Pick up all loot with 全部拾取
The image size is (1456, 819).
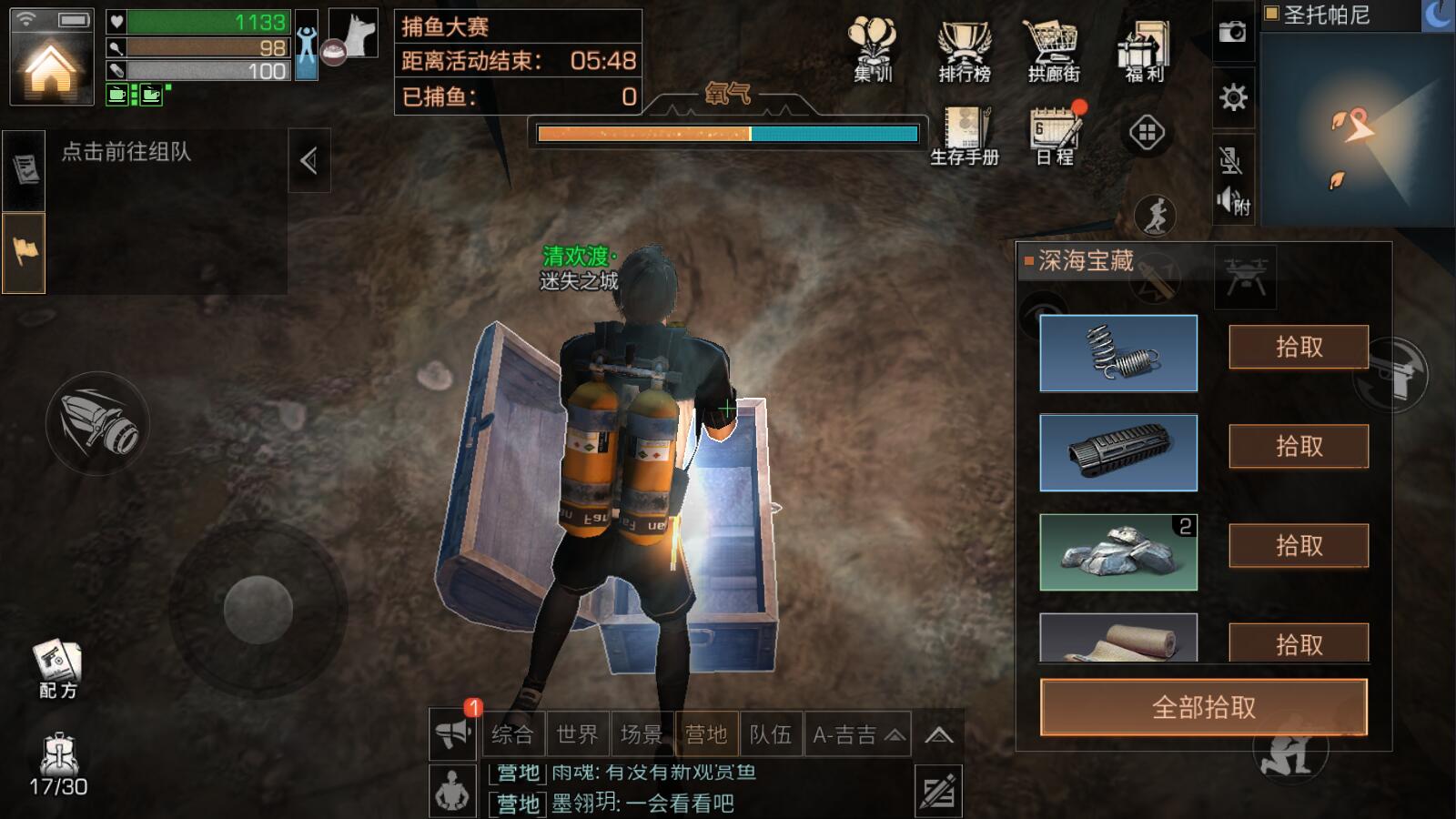(1203, 707)
